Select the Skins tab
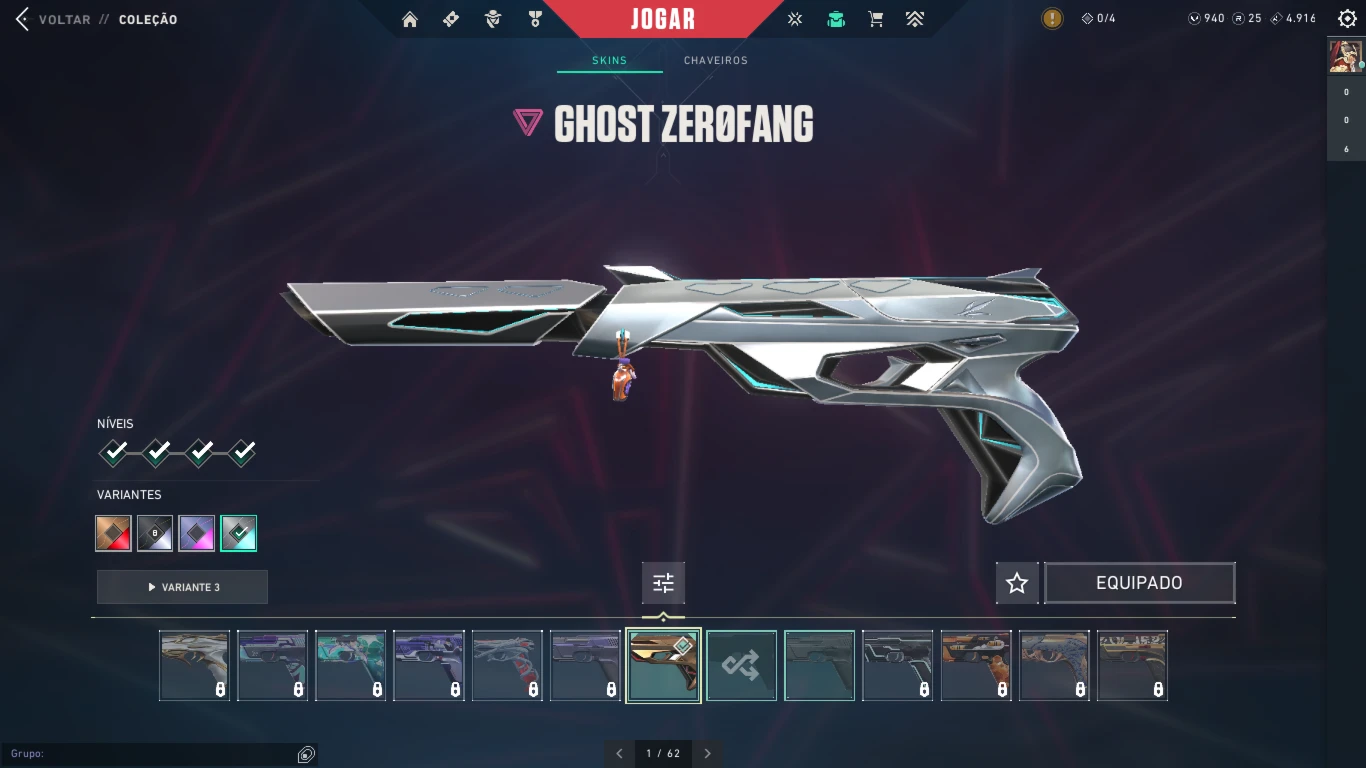Image resolution: width=1366 pixels, height=768 pixels. [609, 60]
